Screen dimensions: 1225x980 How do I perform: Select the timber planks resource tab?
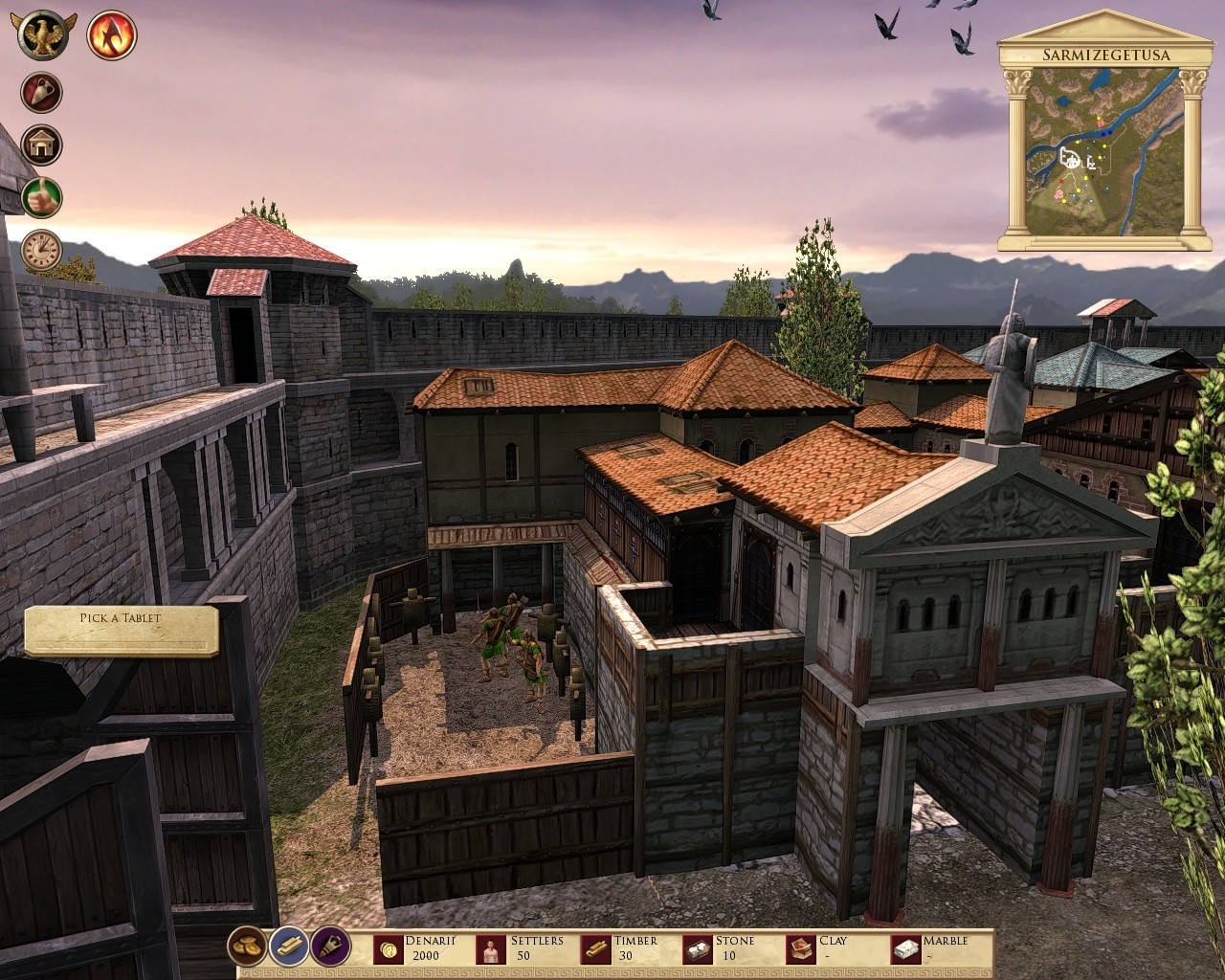point(288,947)
